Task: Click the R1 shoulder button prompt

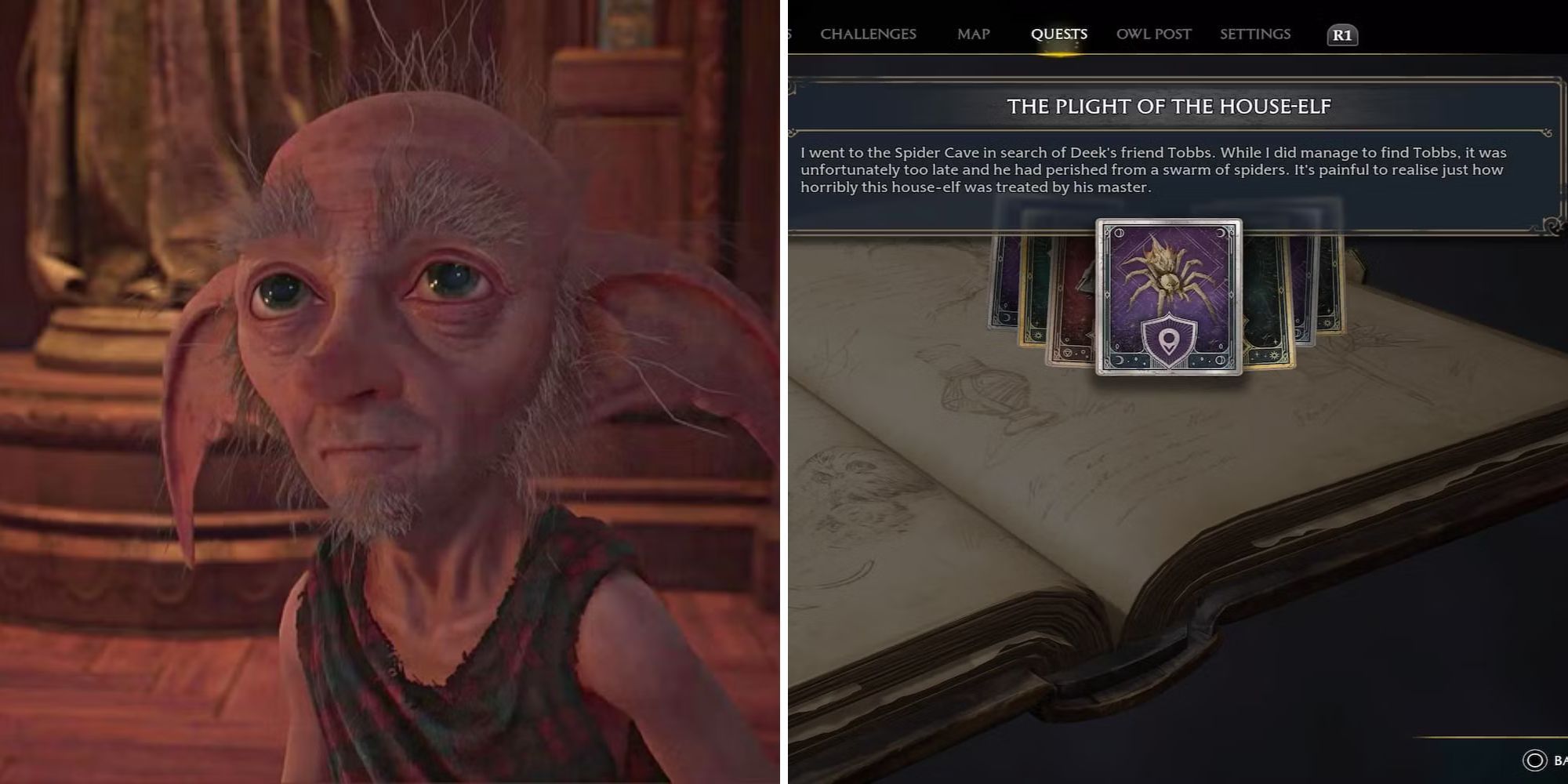Action: [1341, 34]
